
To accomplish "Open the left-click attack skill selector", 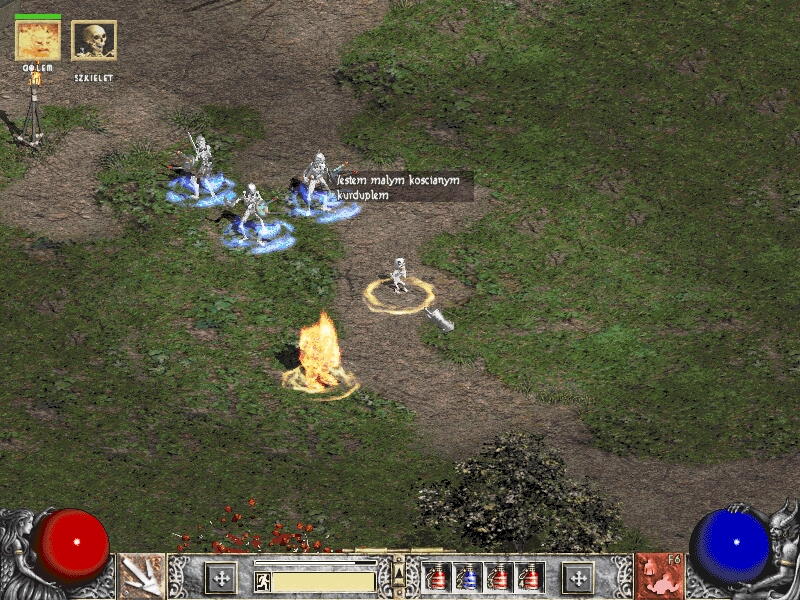I will point(141,576).
